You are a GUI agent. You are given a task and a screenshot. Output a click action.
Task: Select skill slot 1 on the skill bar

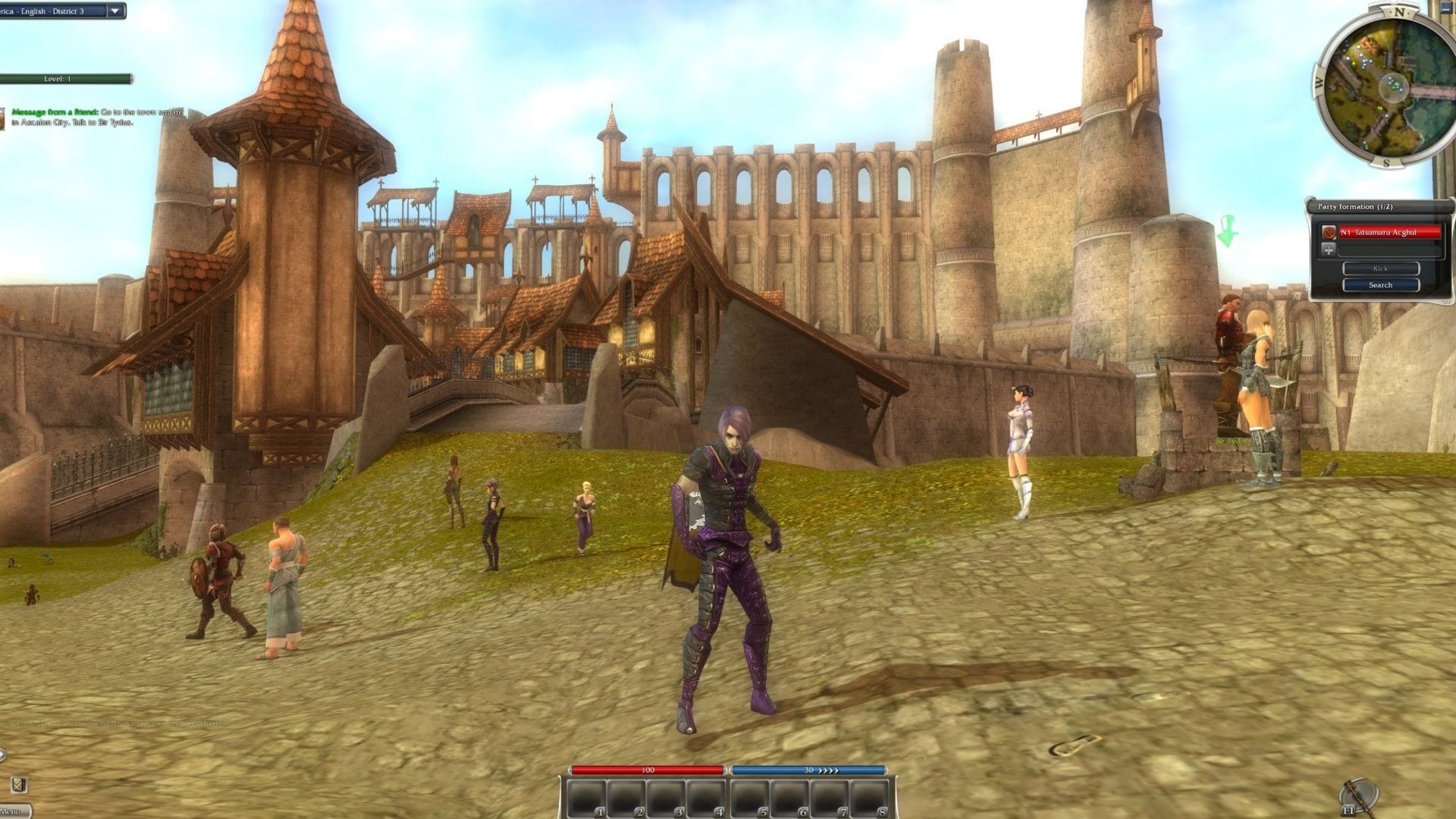point(588,798)
